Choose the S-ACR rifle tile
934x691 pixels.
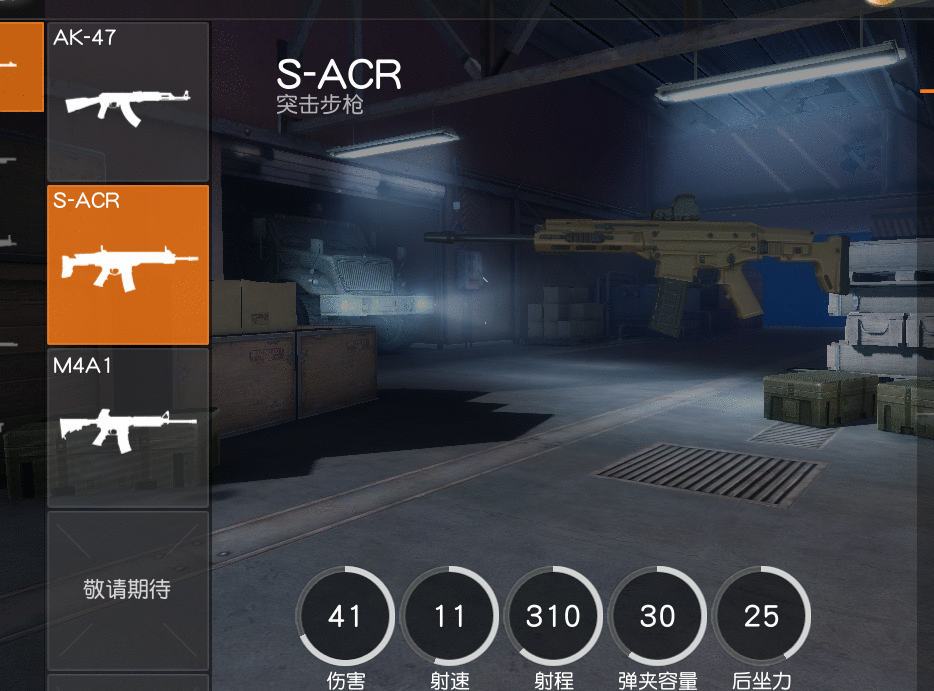pyautogui.click(x=128, y=265)
